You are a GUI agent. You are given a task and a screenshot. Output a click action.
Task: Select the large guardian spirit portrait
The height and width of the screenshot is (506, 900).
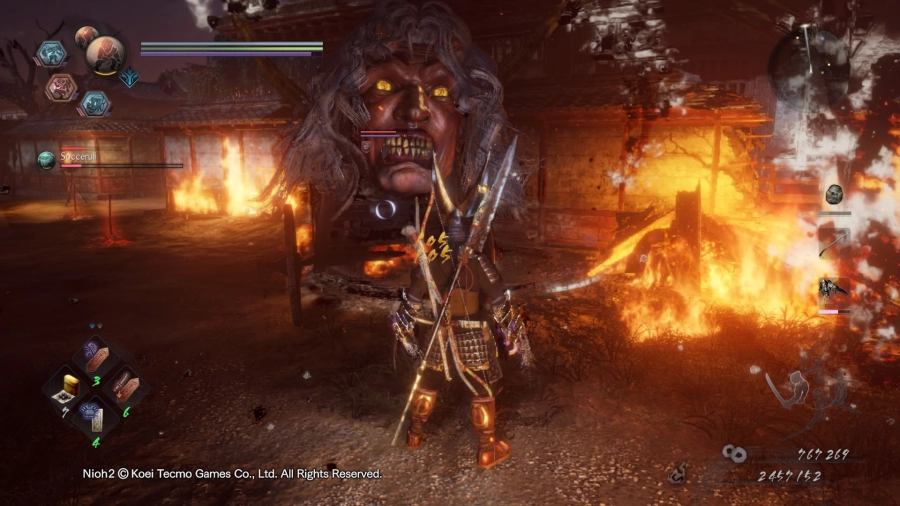click(x=105, y=56)
